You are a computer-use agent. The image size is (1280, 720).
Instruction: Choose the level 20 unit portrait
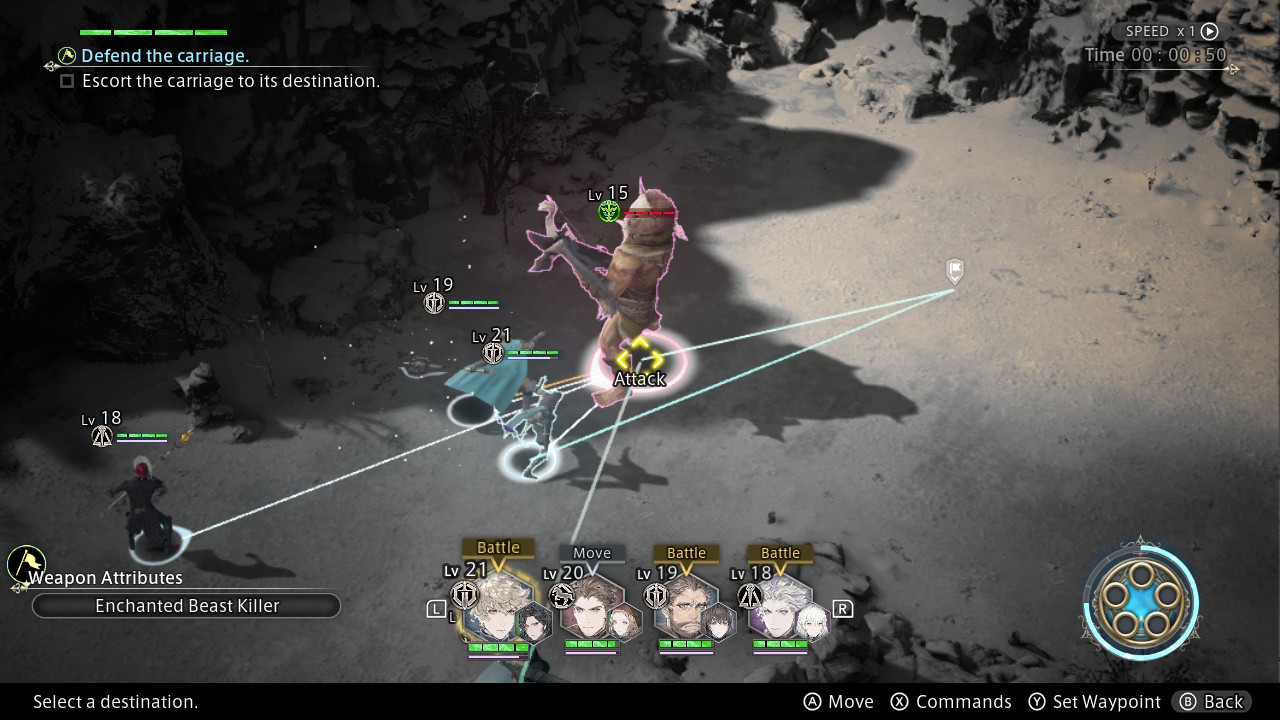[x=591, y=610]
